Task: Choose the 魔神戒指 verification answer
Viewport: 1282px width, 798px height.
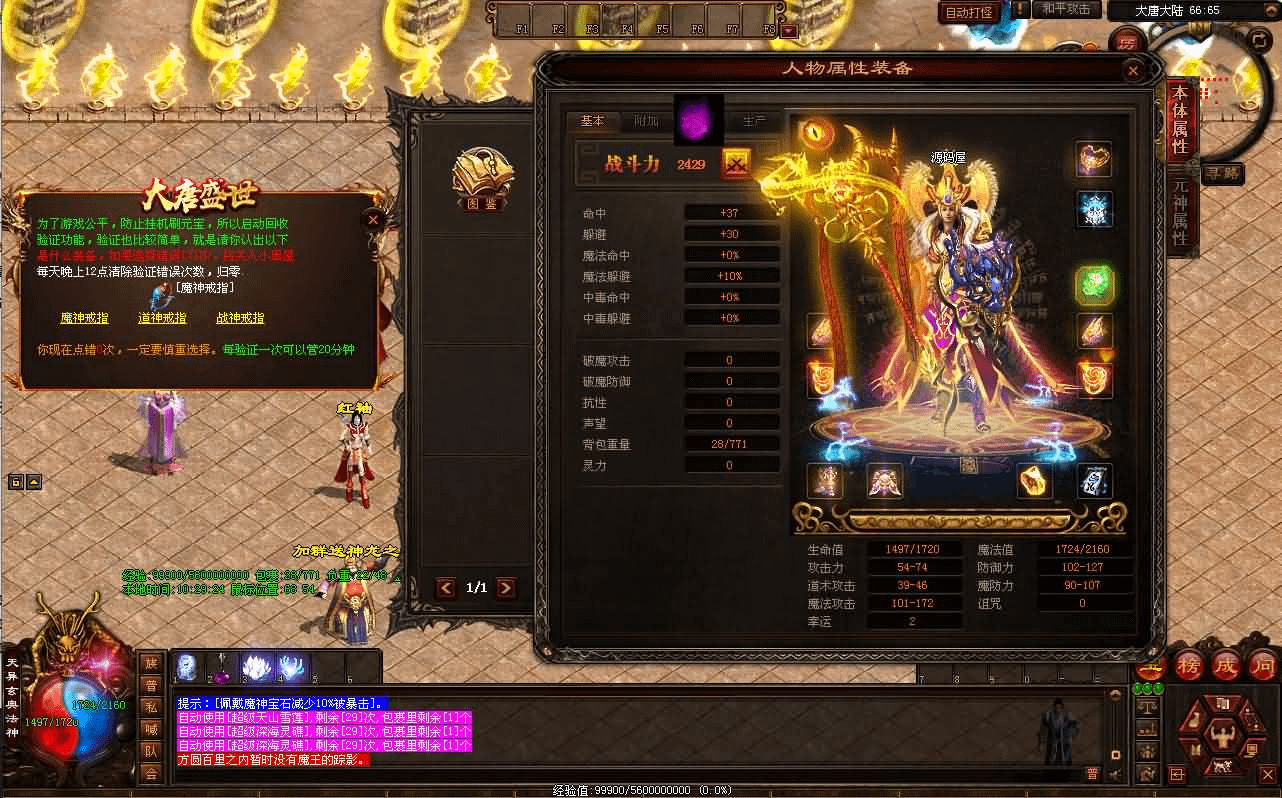Action: click(x=84, y=318)
